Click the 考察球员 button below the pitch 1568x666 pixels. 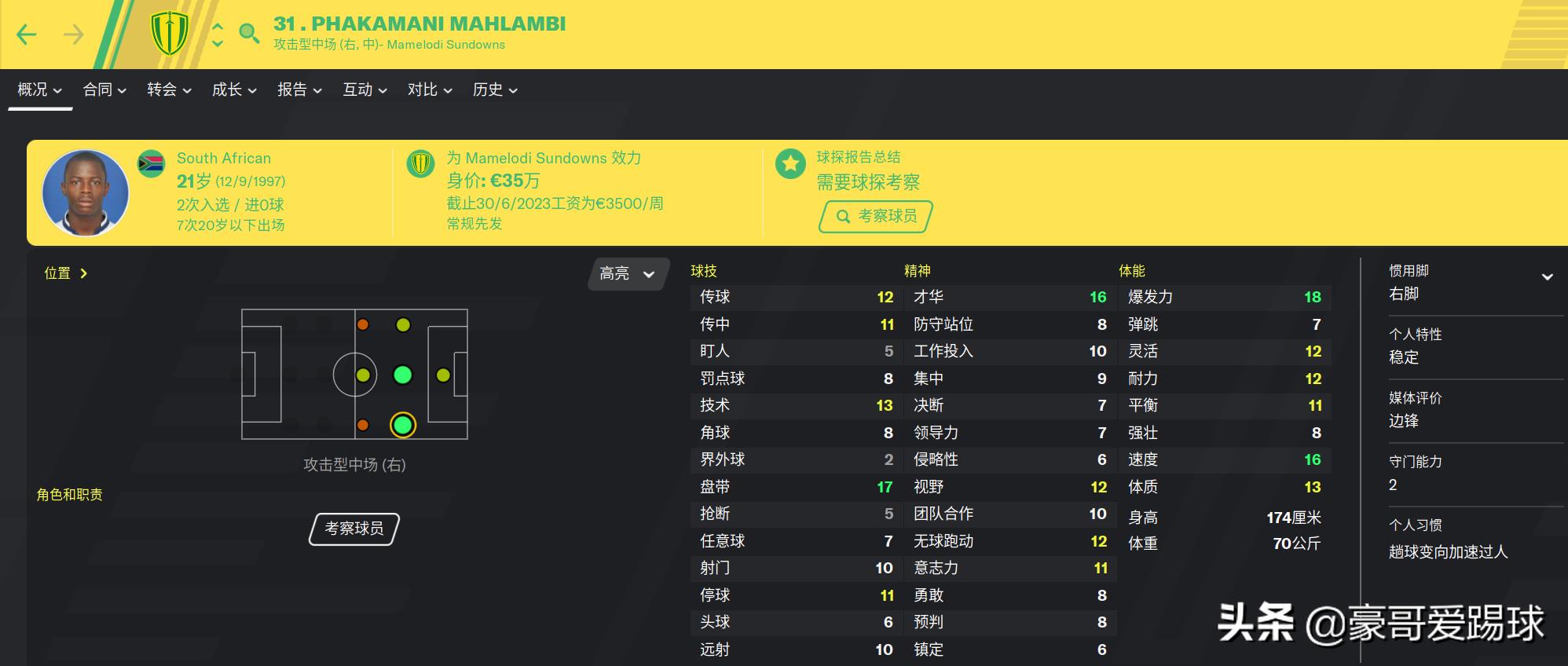(x=353, y=529)
